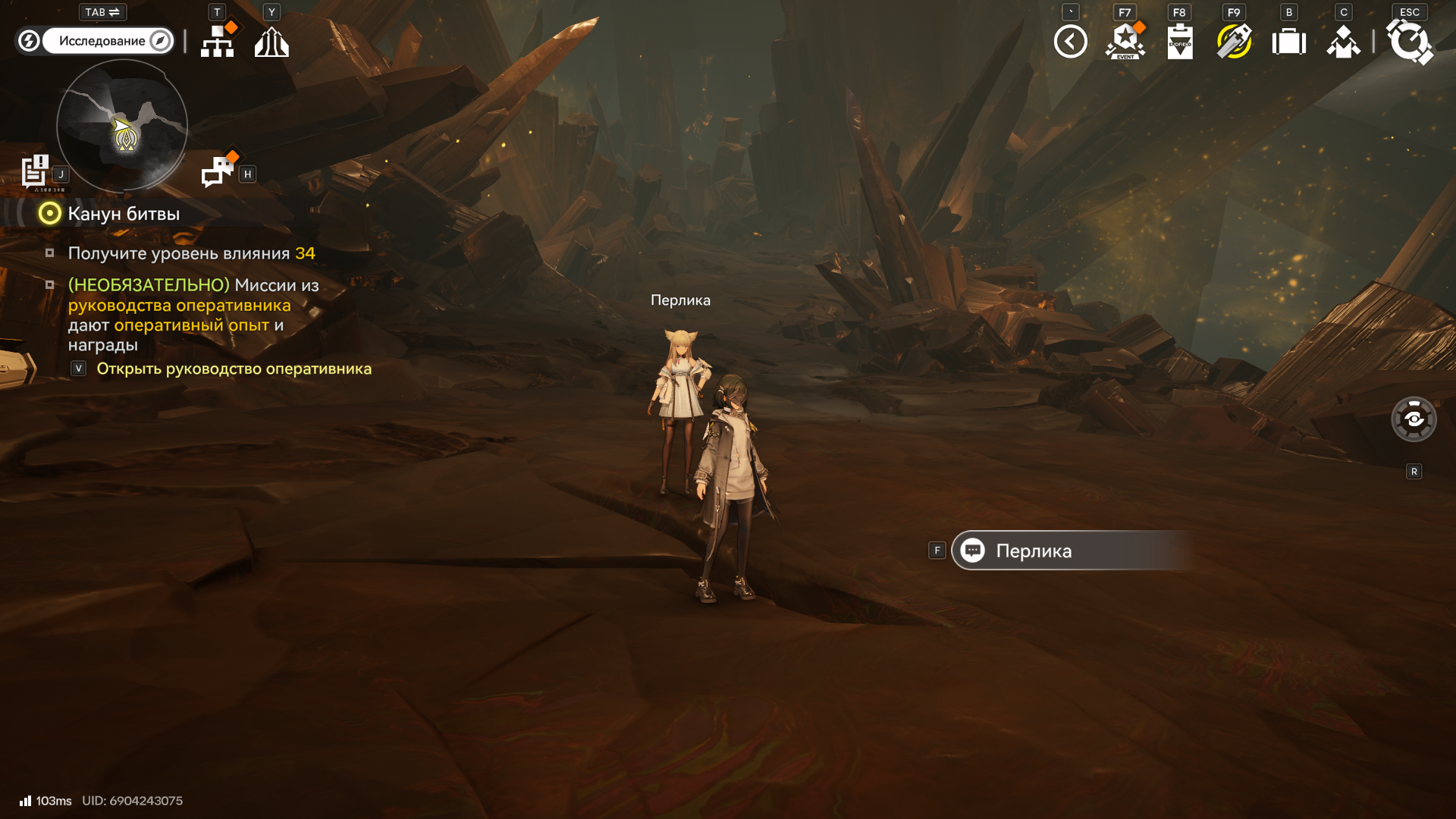Image resolution: width=1456 pixels, height=819 pixels.
Task: Select the Канун битвы quest tracker
Action: pos(123,214)
